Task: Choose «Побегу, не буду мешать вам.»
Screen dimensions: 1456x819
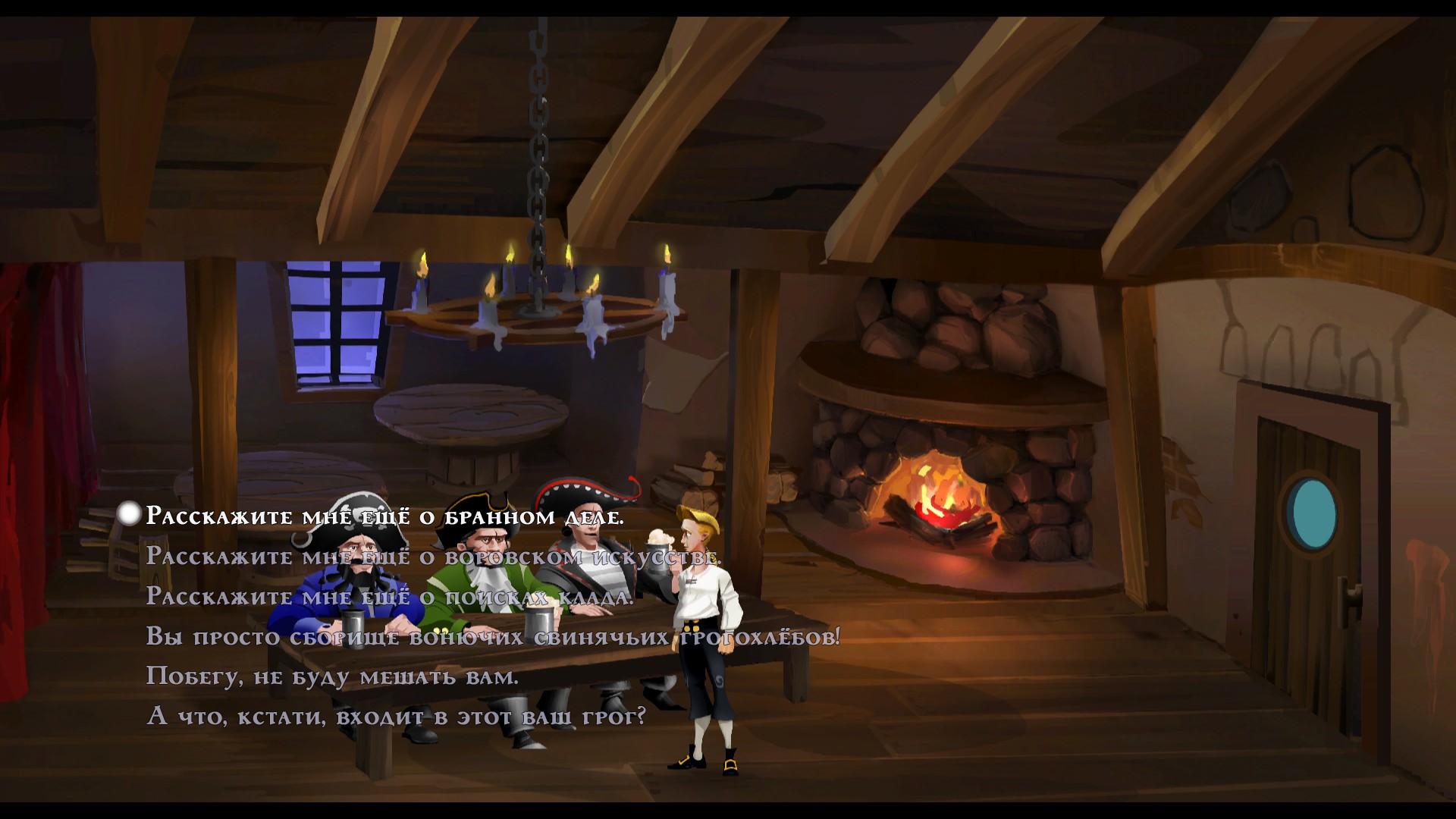Action: tap(332, 676)
